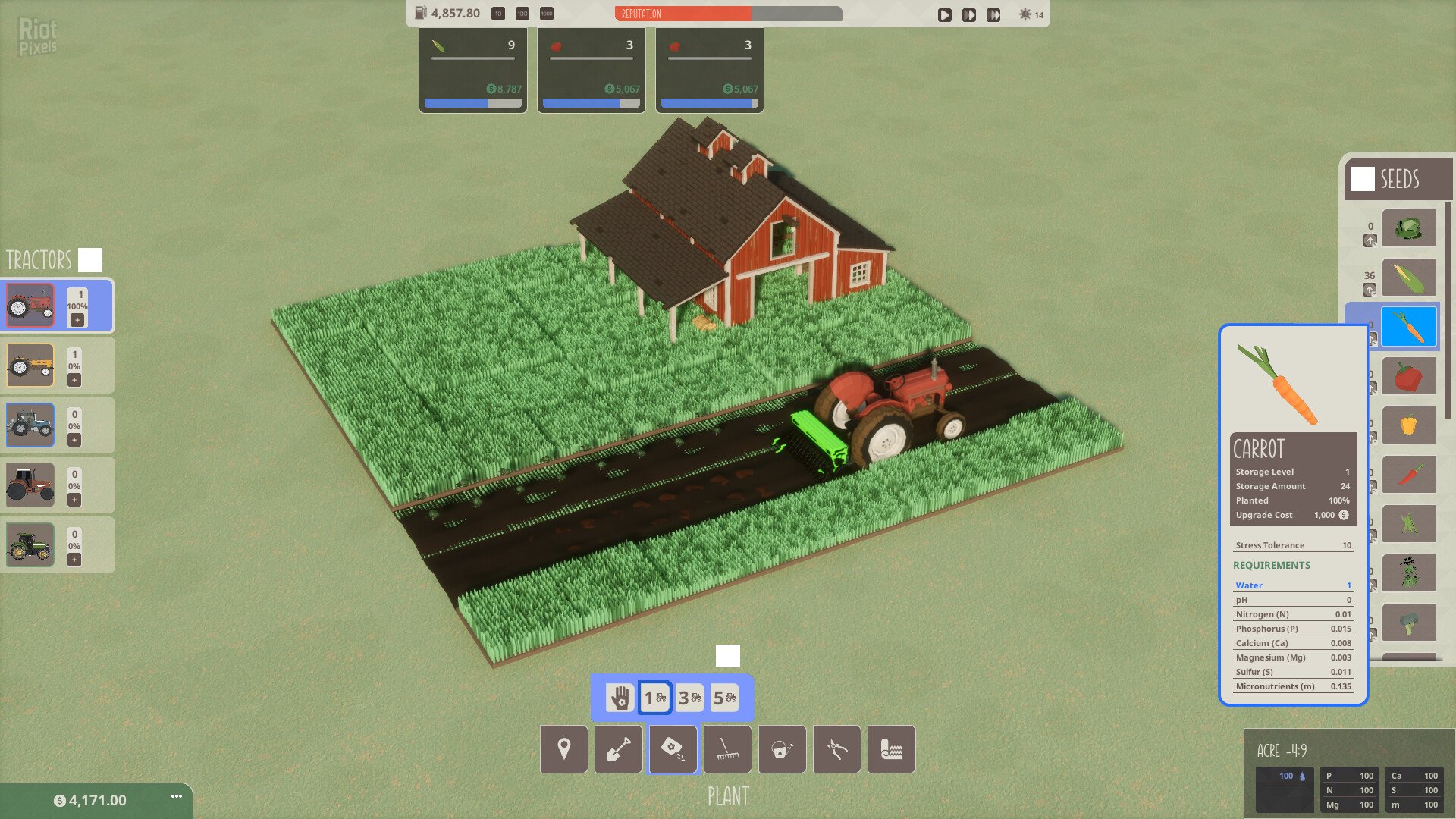This screenshot has height=819, width=1456.
Task: Select the rightmost field roller tool
Action: coord(891,749)
